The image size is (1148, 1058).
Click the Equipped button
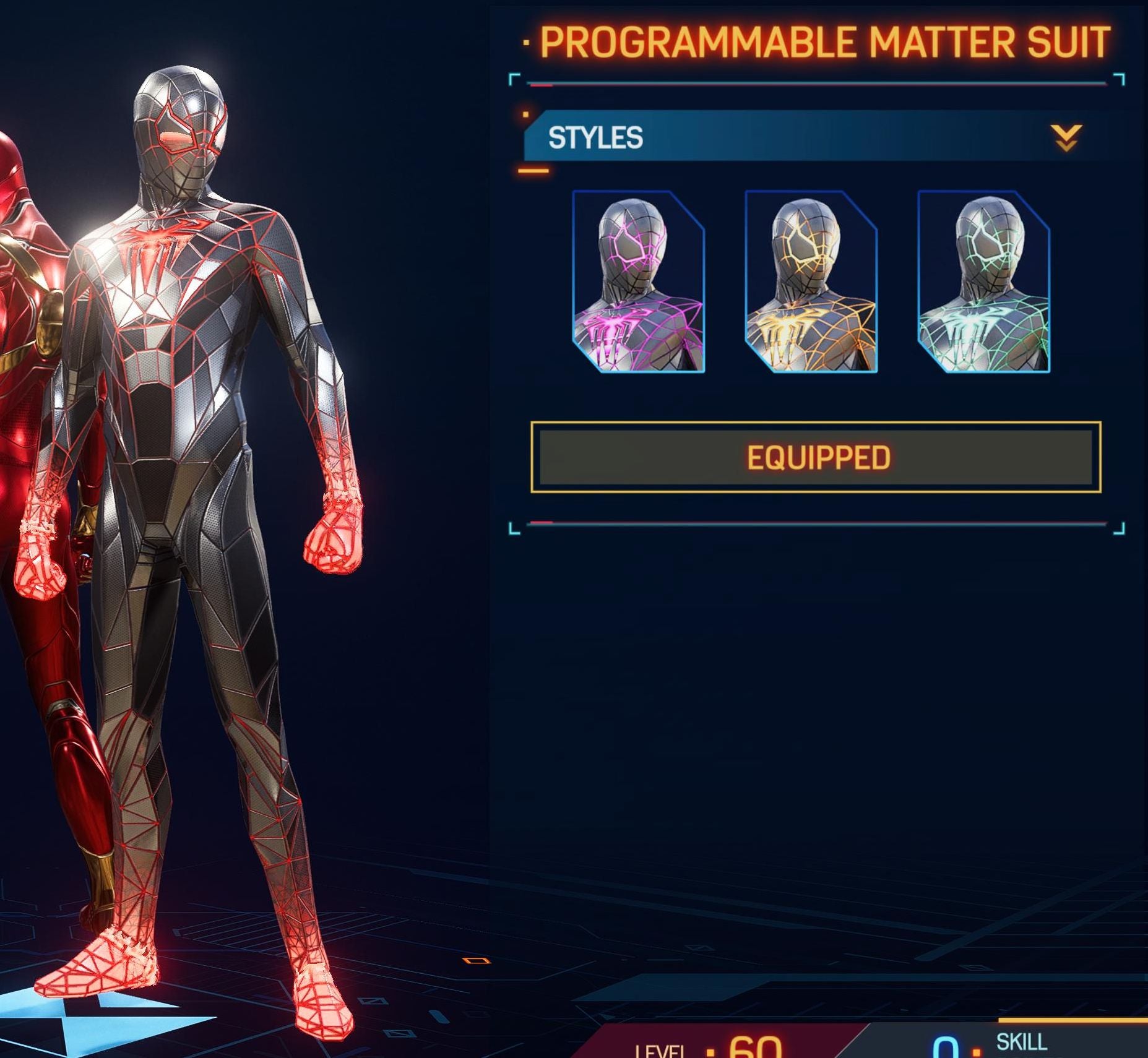pos(816,457)
